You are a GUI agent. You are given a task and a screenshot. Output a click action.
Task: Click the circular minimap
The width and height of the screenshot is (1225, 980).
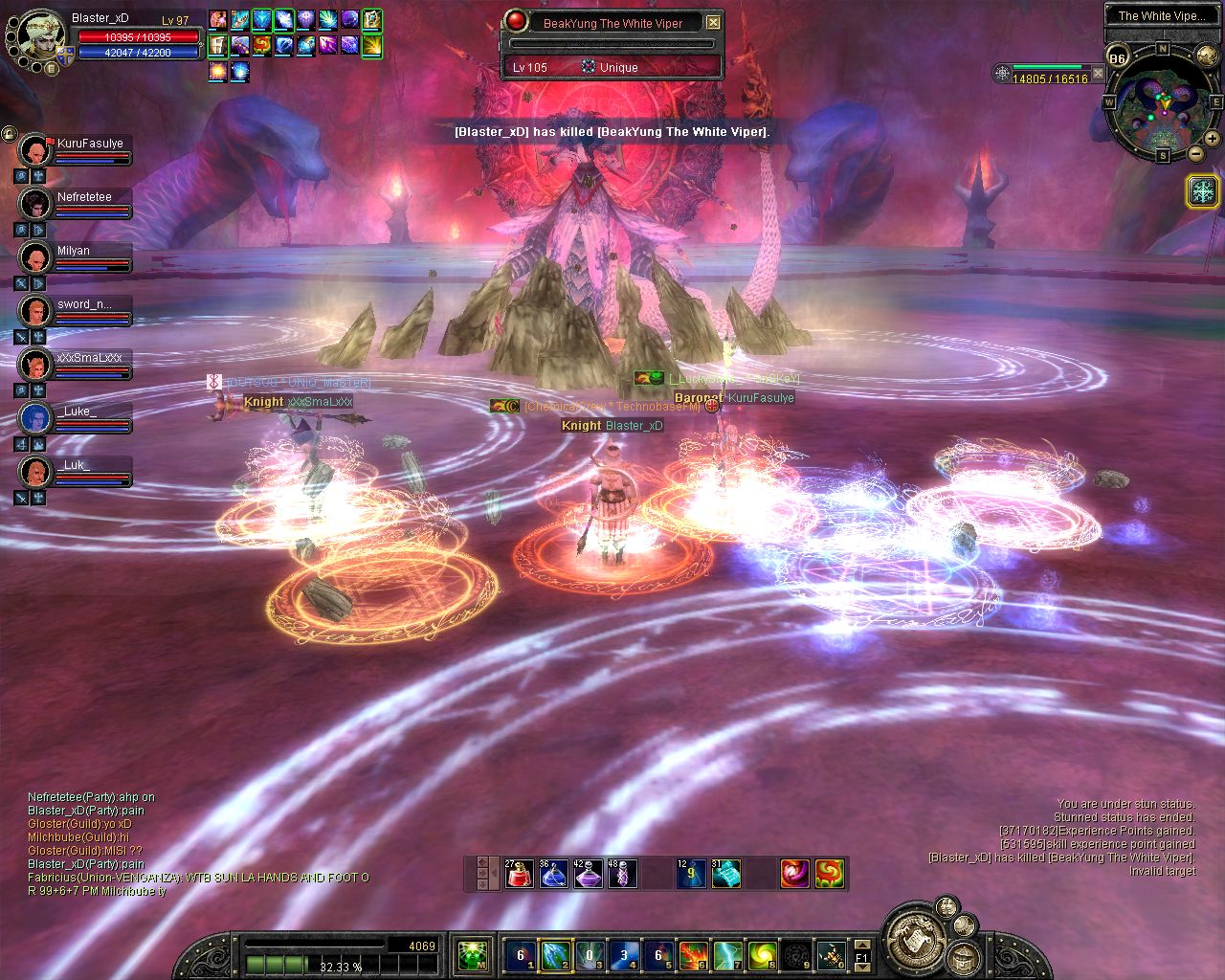1162,102
